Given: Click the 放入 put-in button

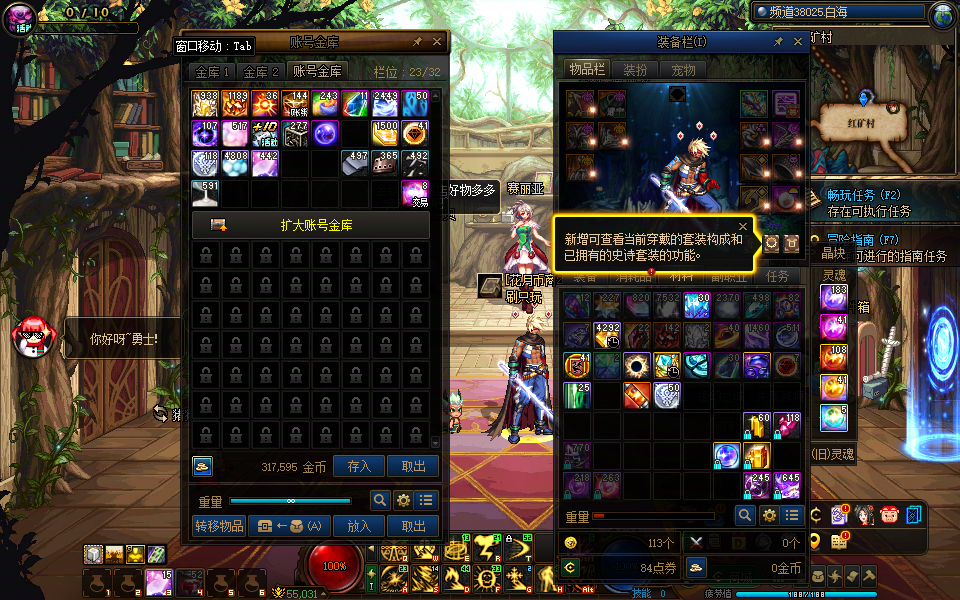Looking at the screenshot, I should (358, 526).
